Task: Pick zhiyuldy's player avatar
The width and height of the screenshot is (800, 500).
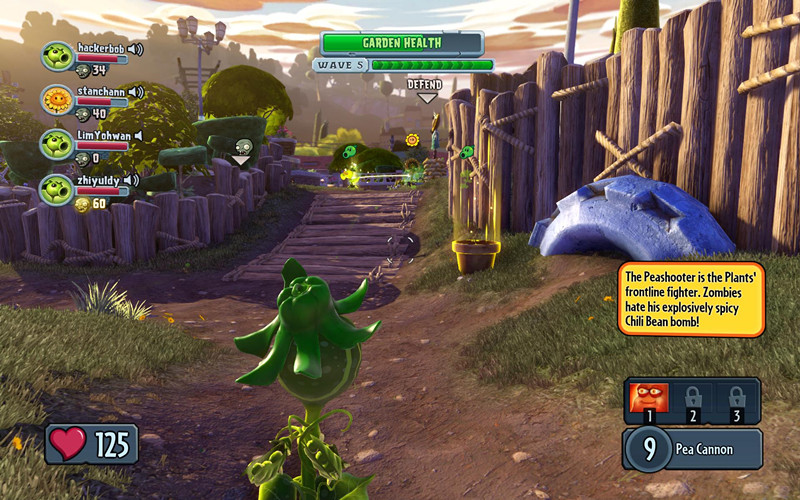Action: coord(57,187)
